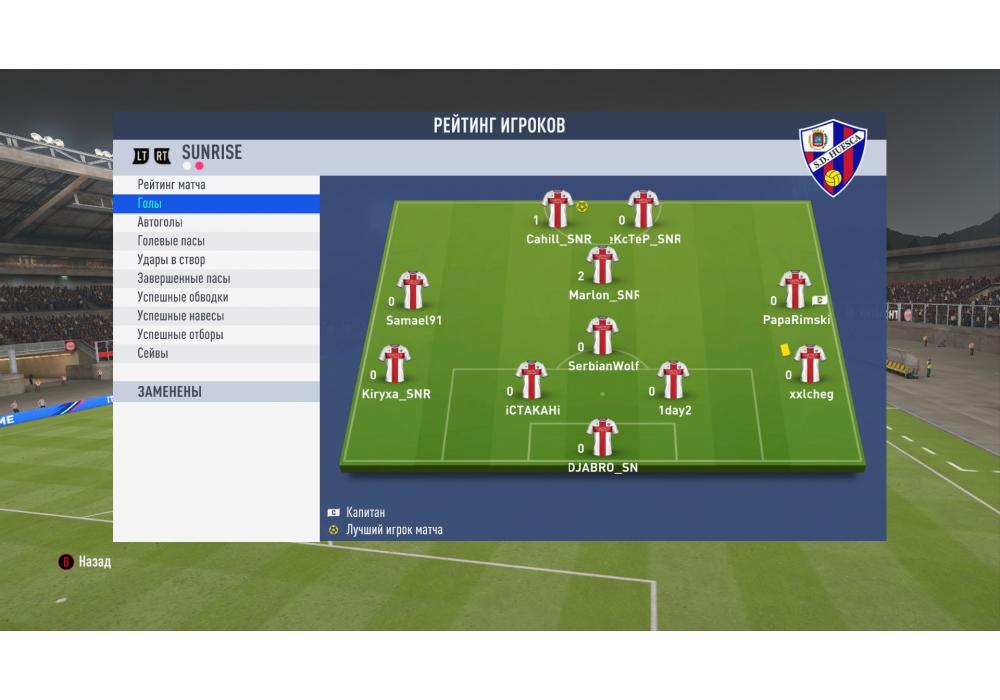Open the Успешные навесы statistic
The width and height of the screenshot is (1000, 700).
tap(215, 316)
